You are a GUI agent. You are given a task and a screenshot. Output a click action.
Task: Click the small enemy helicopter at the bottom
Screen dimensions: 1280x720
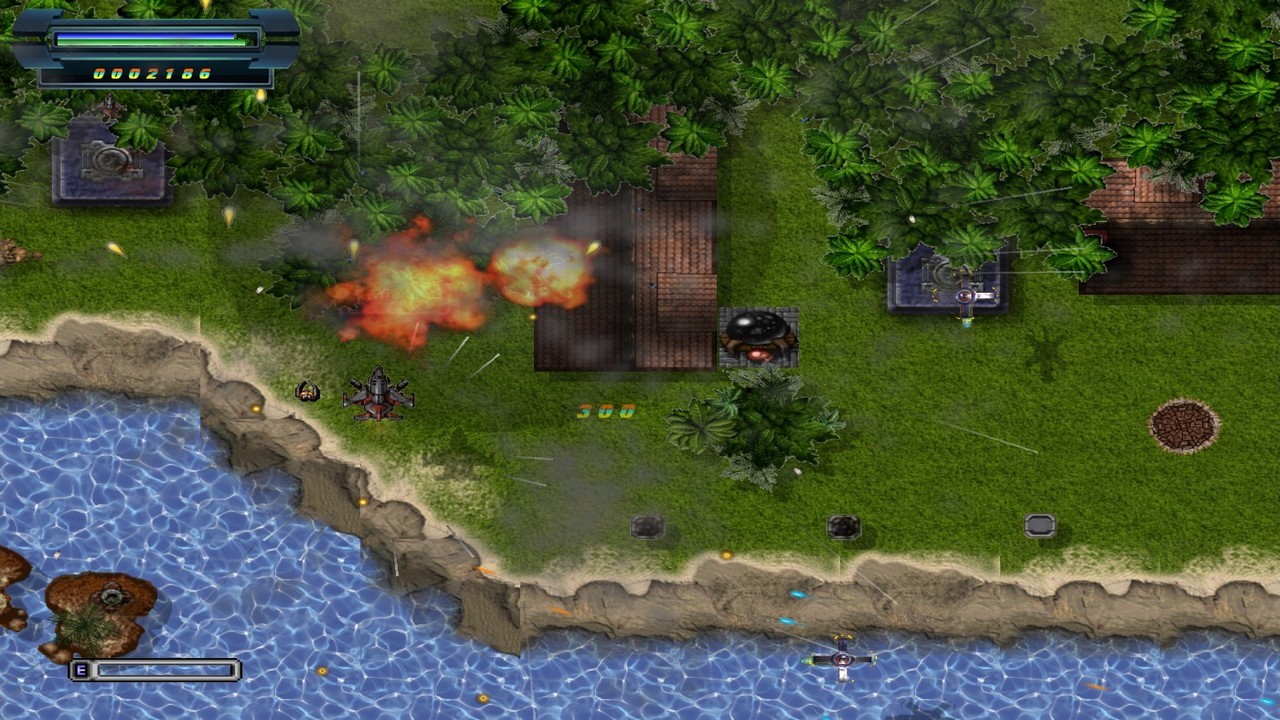[x=840, y=660]
